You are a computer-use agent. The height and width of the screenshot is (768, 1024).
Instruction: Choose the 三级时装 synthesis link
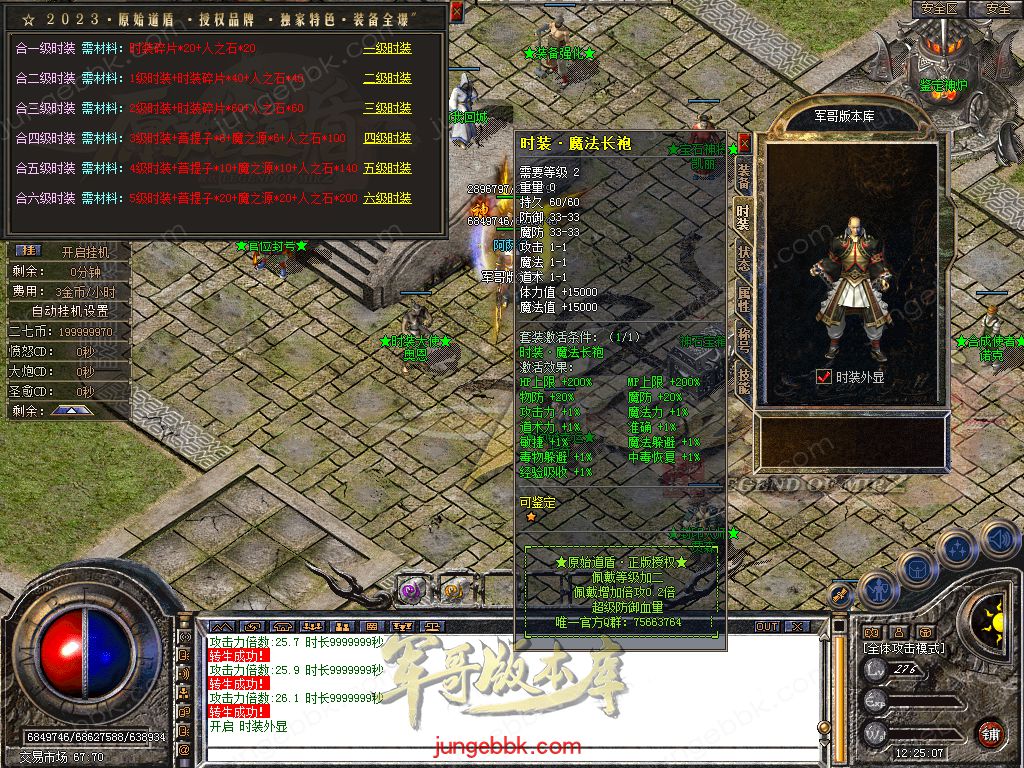tap(387, 108)
